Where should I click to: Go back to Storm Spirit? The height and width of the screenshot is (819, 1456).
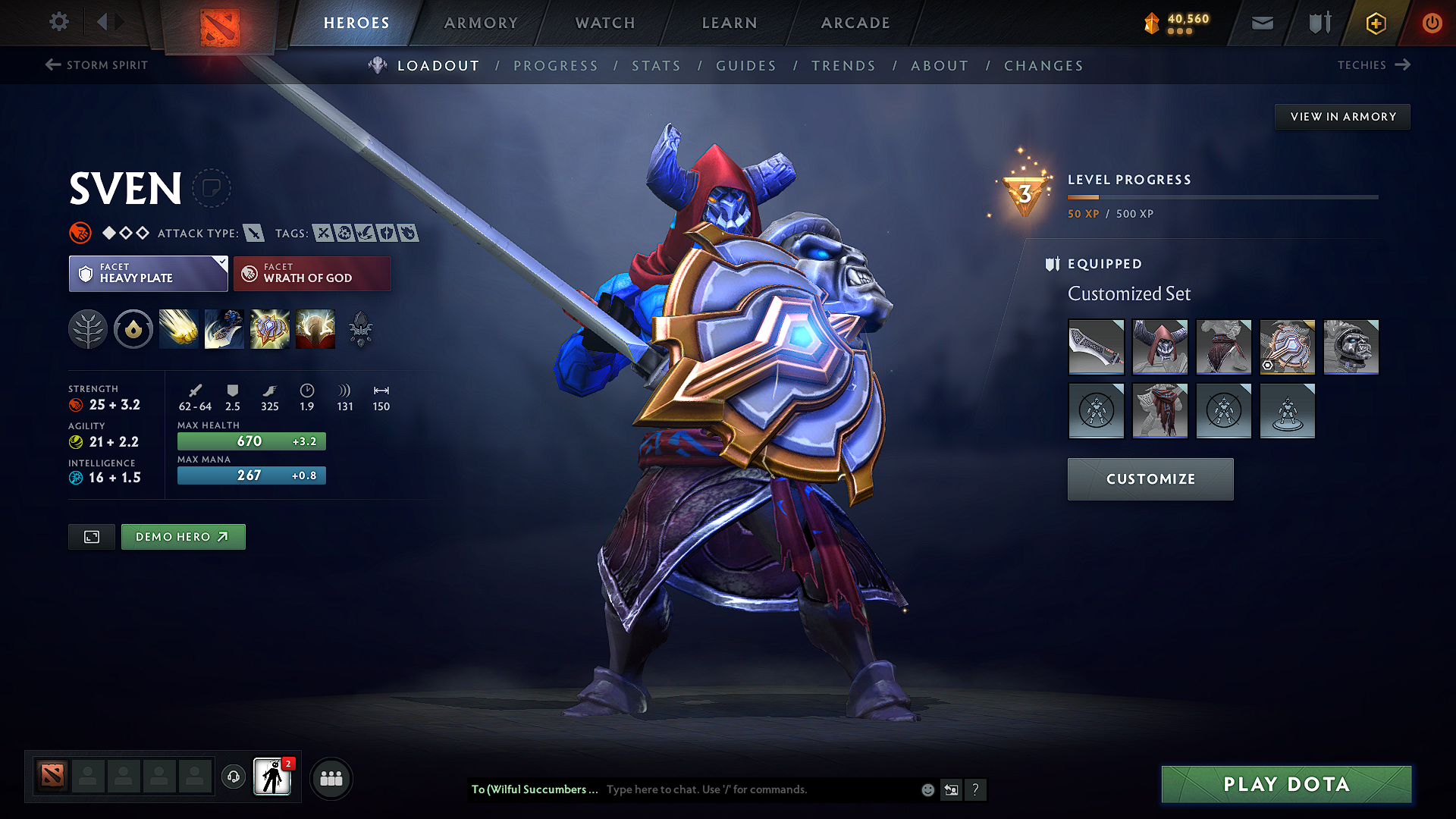(x=96, y=65)
